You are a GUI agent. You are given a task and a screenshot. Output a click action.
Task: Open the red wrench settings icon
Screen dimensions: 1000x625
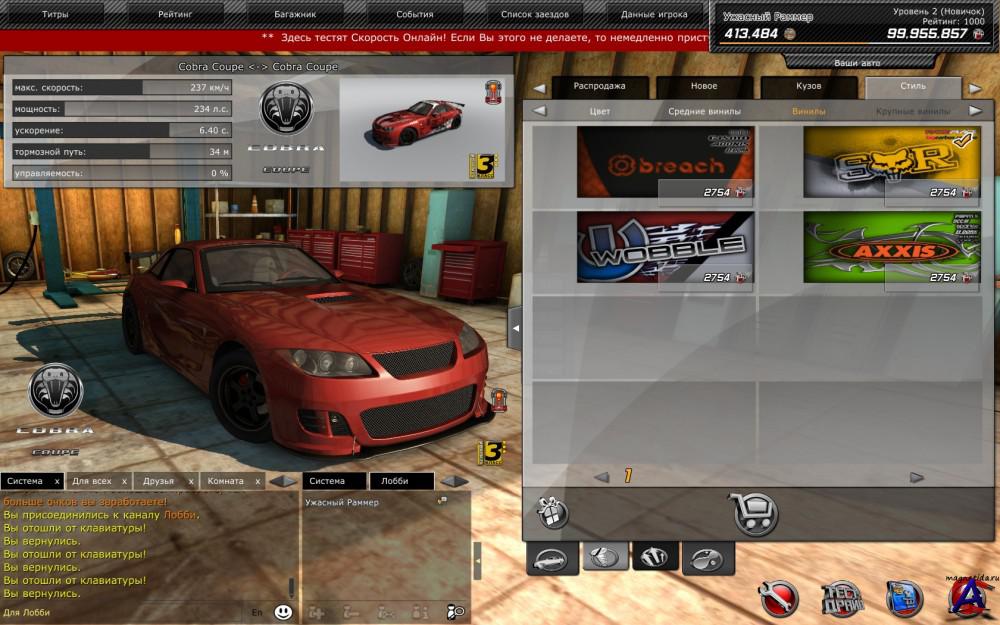tap(777, 598)
